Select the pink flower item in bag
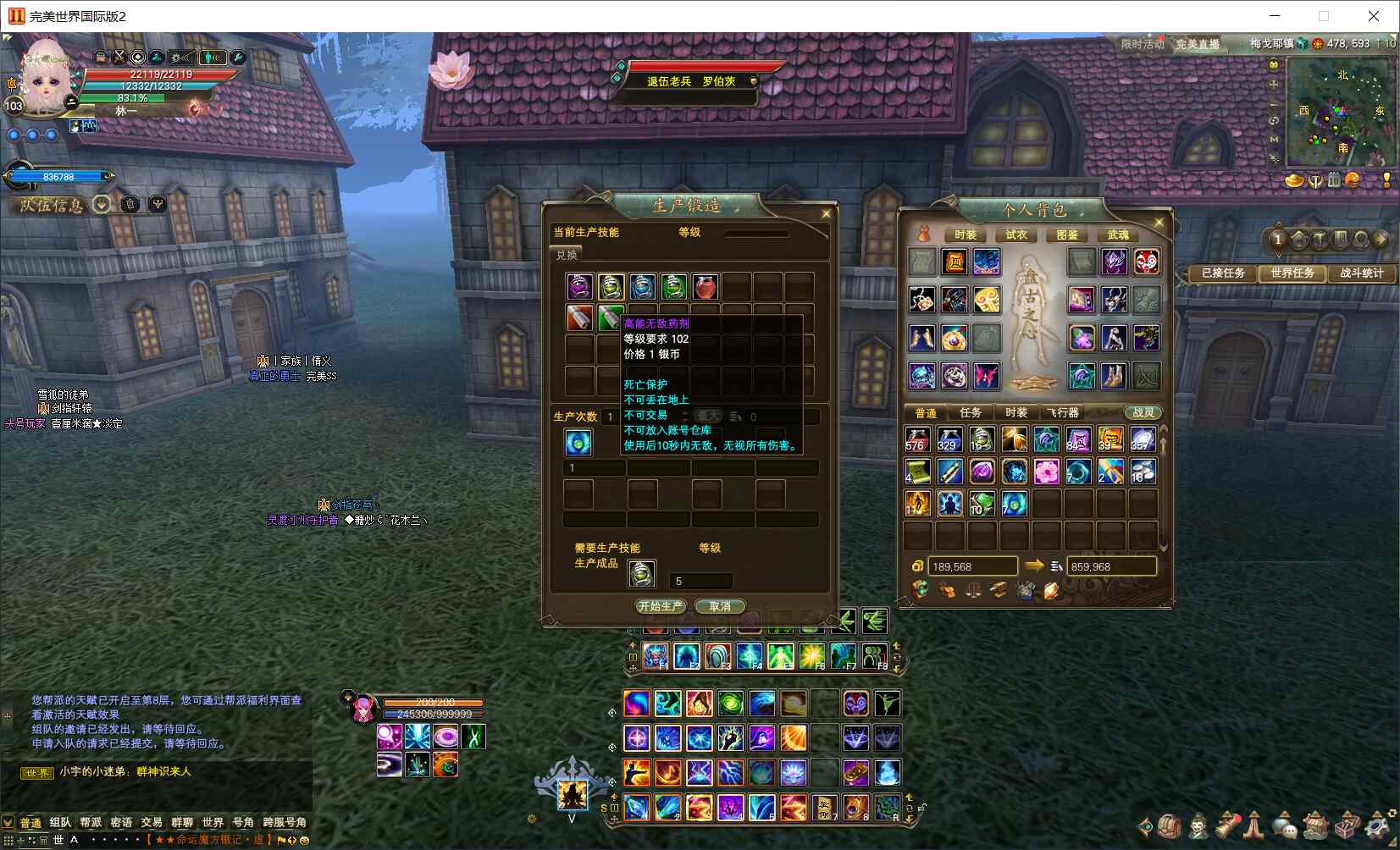 pyautogui.click(x=1046, y=472)
